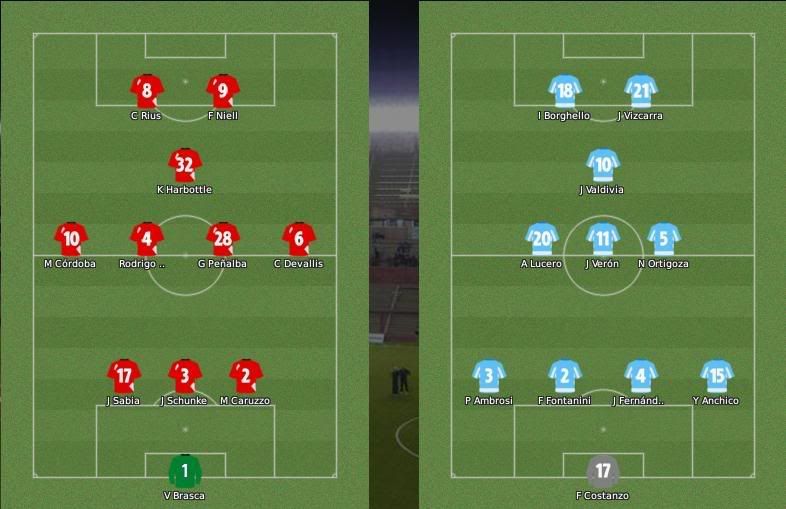Choose J Sabia's red number 17 shirt
The height and width of the screenshot is (509, 786).
[124, 376]
